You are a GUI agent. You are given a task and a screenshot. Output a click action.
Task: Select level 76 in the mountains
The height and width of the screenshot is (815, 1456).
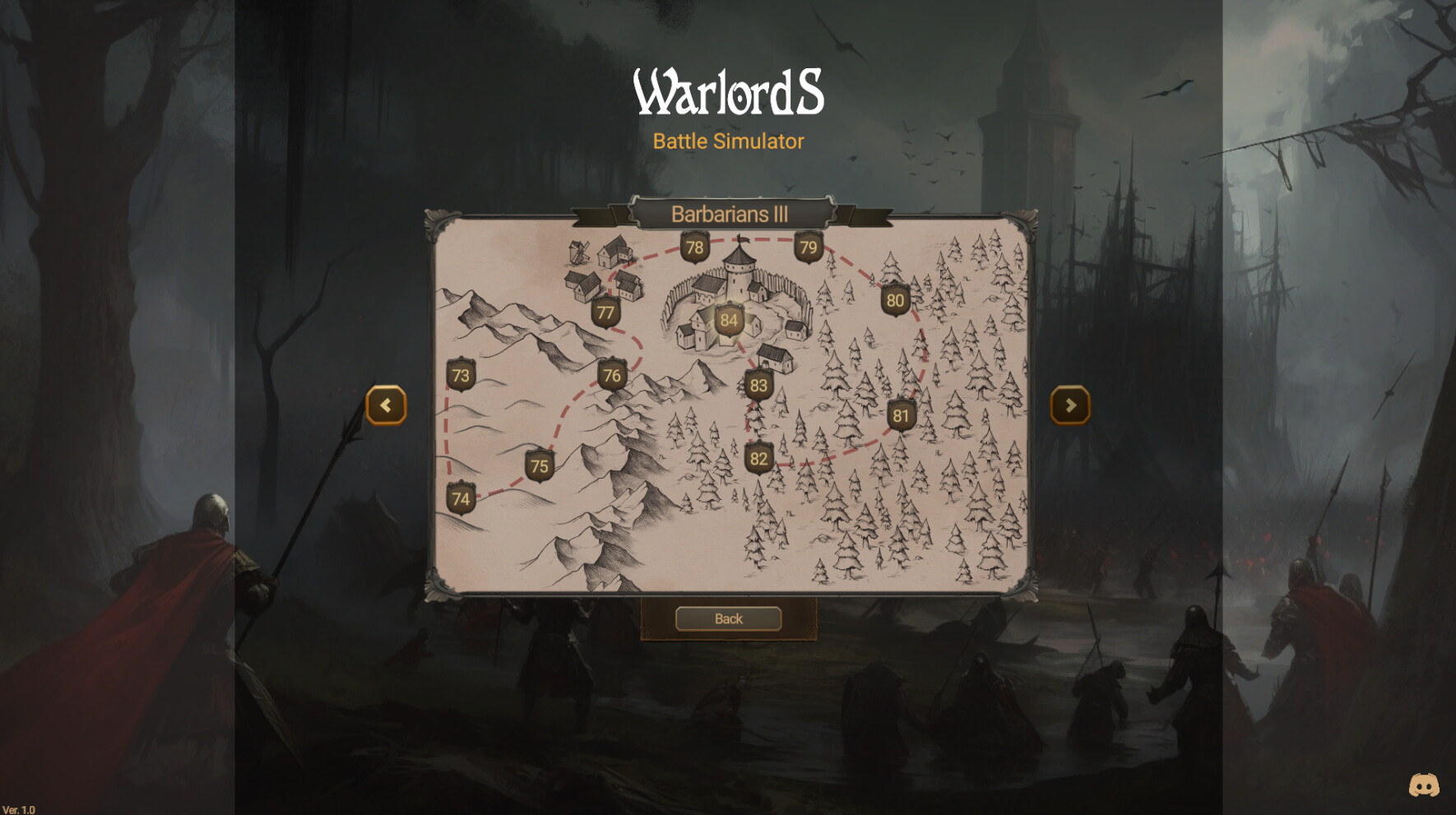(x=611, y=374)
